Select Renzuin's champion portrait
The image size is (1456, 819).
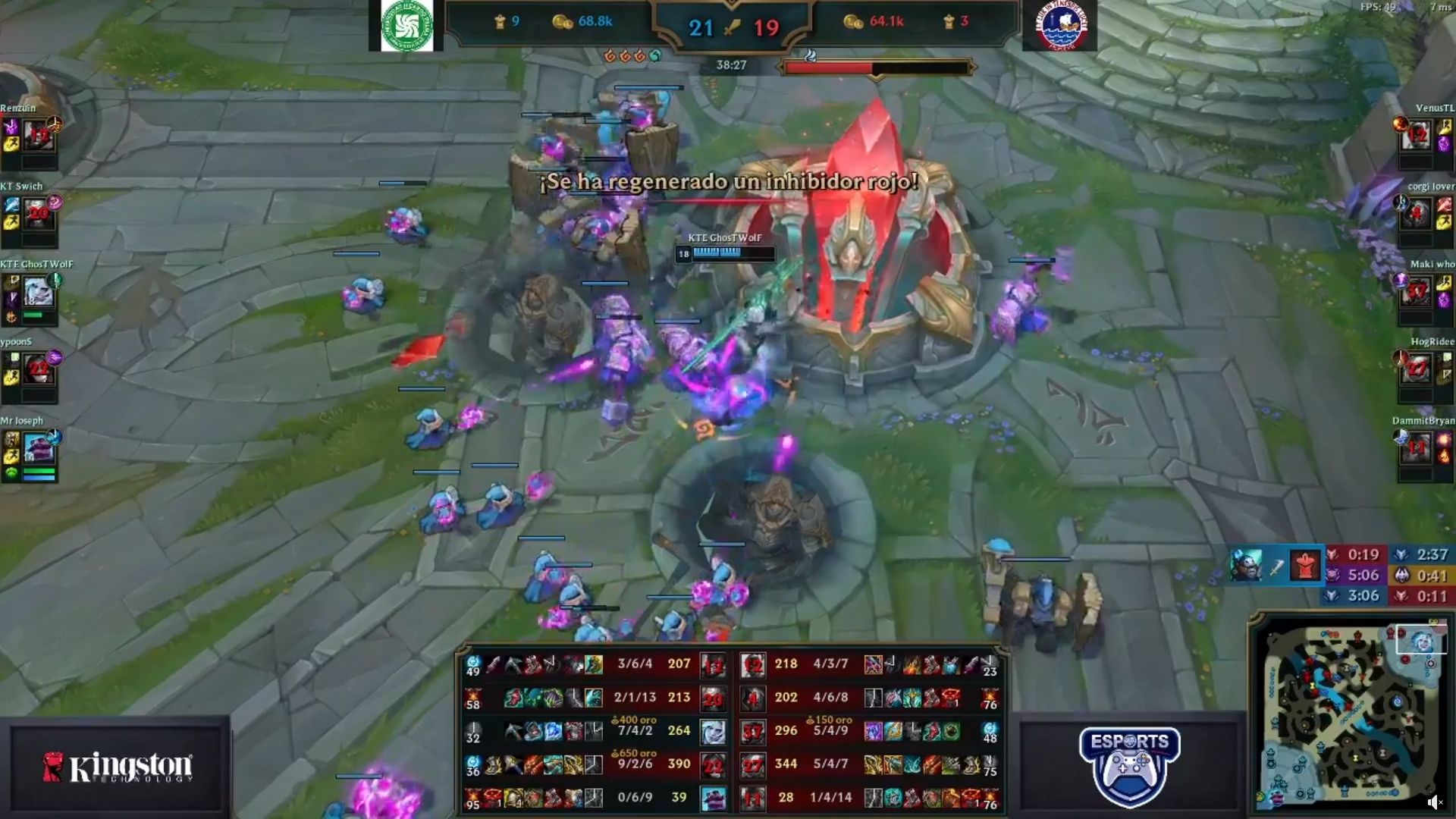pyautogui.click(x=39, y=136)
